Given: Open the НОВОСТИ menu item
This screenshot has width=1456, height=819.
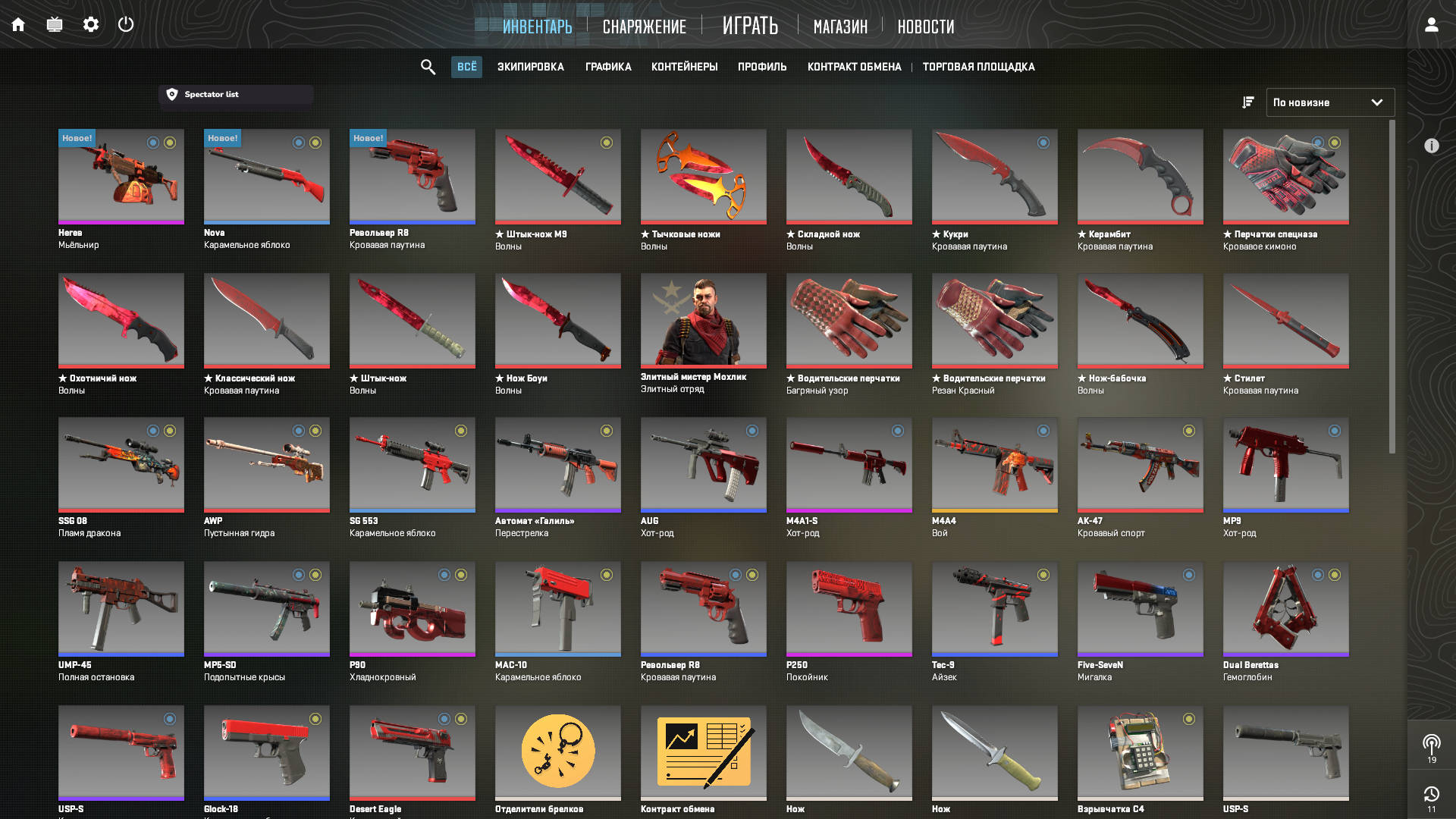Looking at the screenshot, I should point(925,27).
